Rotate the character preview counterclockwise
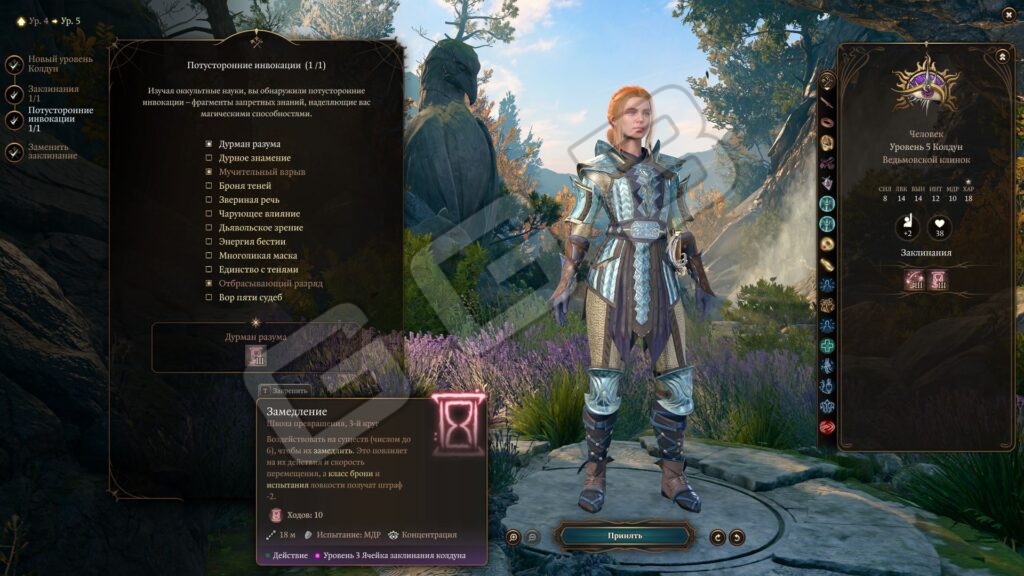 tap(737, 537)
